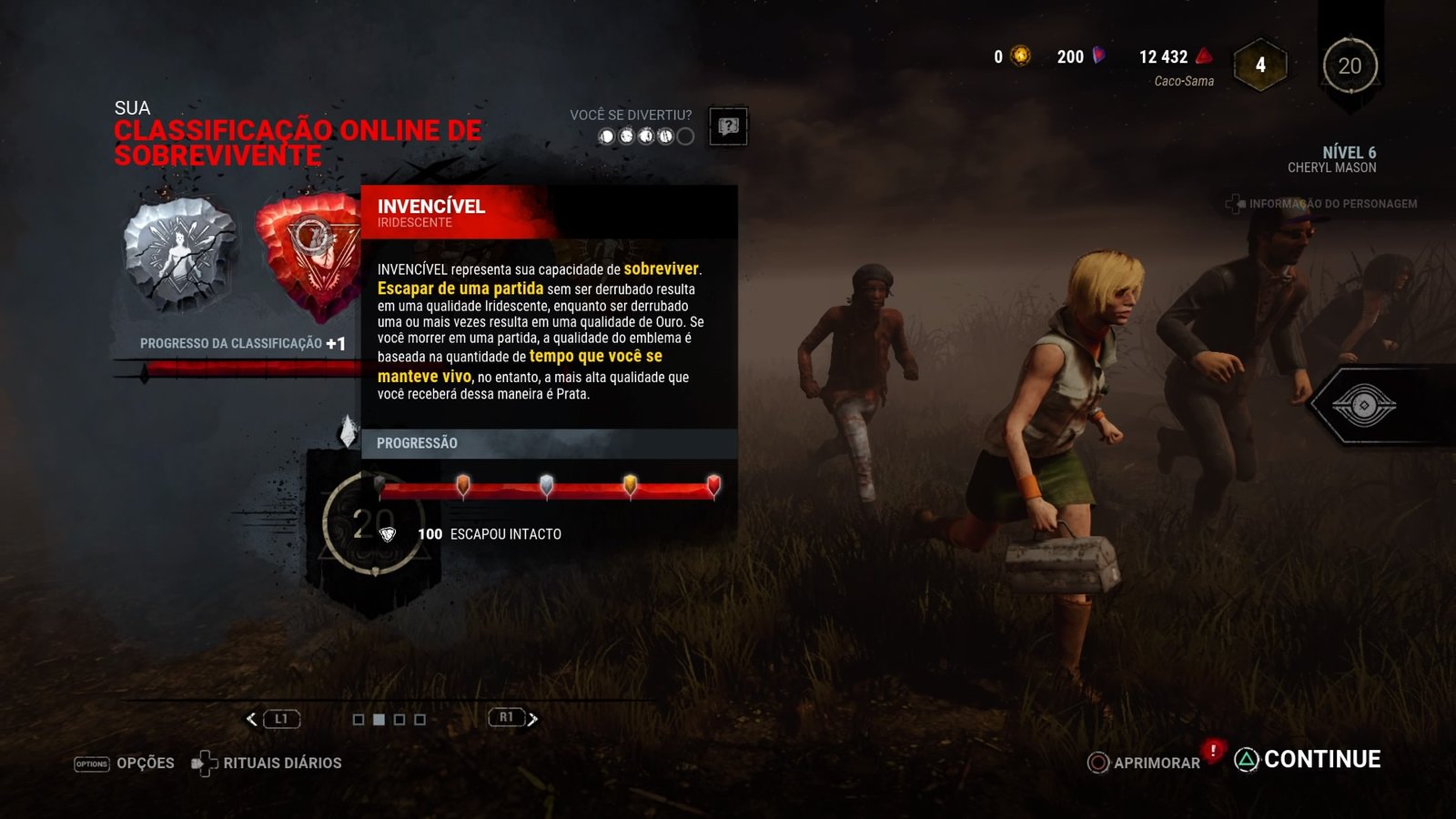Select the highlighted page indicator square
1456x819 pixels.
[x=379, y=720]
